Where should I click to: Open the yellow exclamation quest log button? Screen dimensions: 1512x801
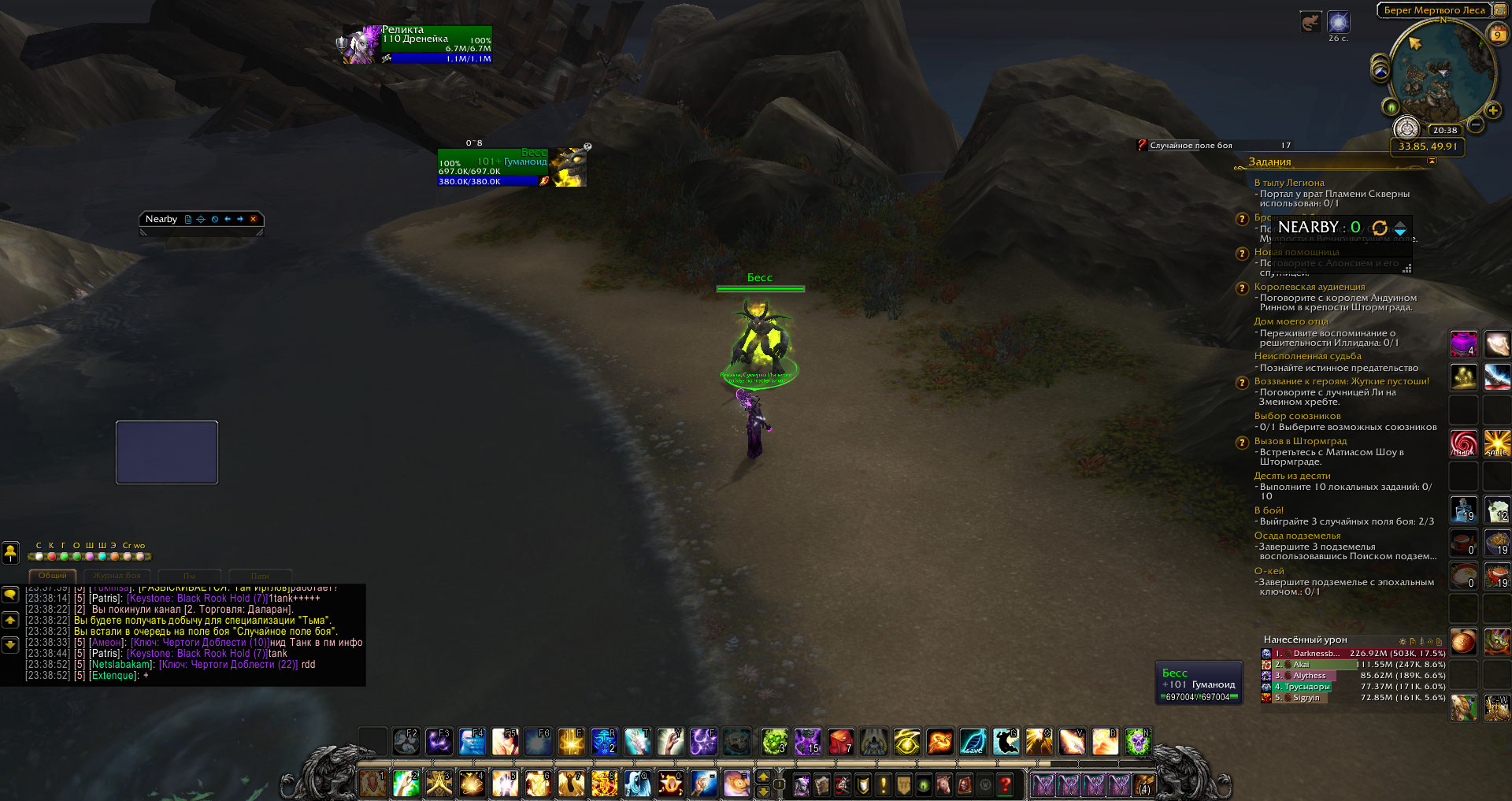pyautogui.click(x=884, y=784)
